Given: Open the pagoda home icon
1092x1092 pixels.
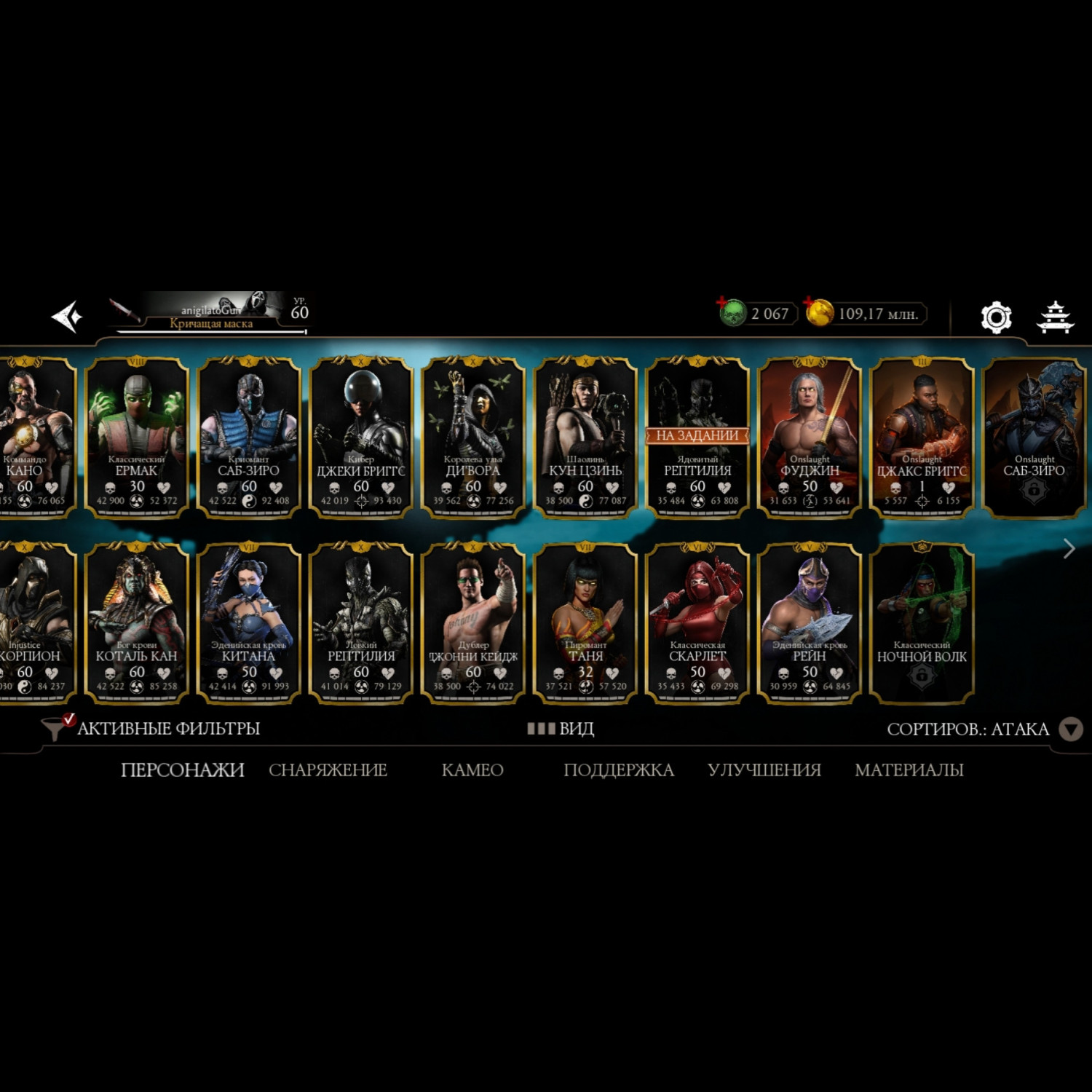Looking at the screenshot, I should [x=1055, y=317].
